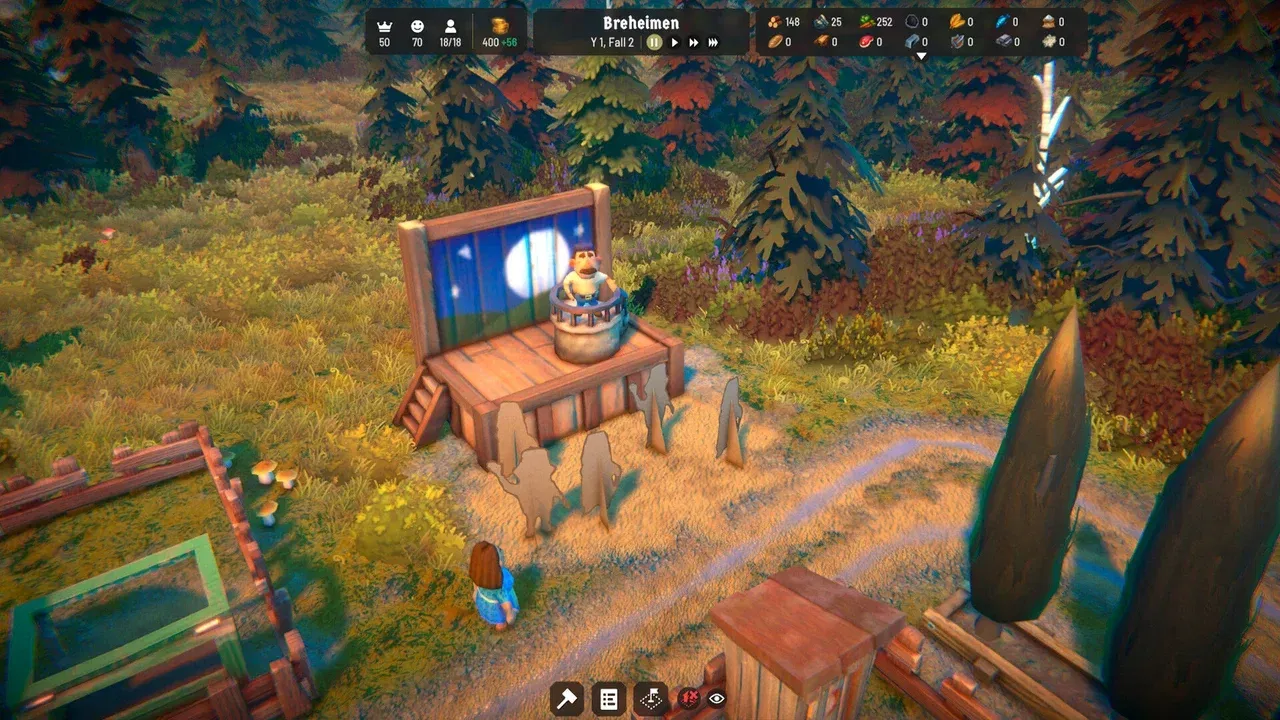
Task: Open the task list panel
Action: tap(609, 699)
